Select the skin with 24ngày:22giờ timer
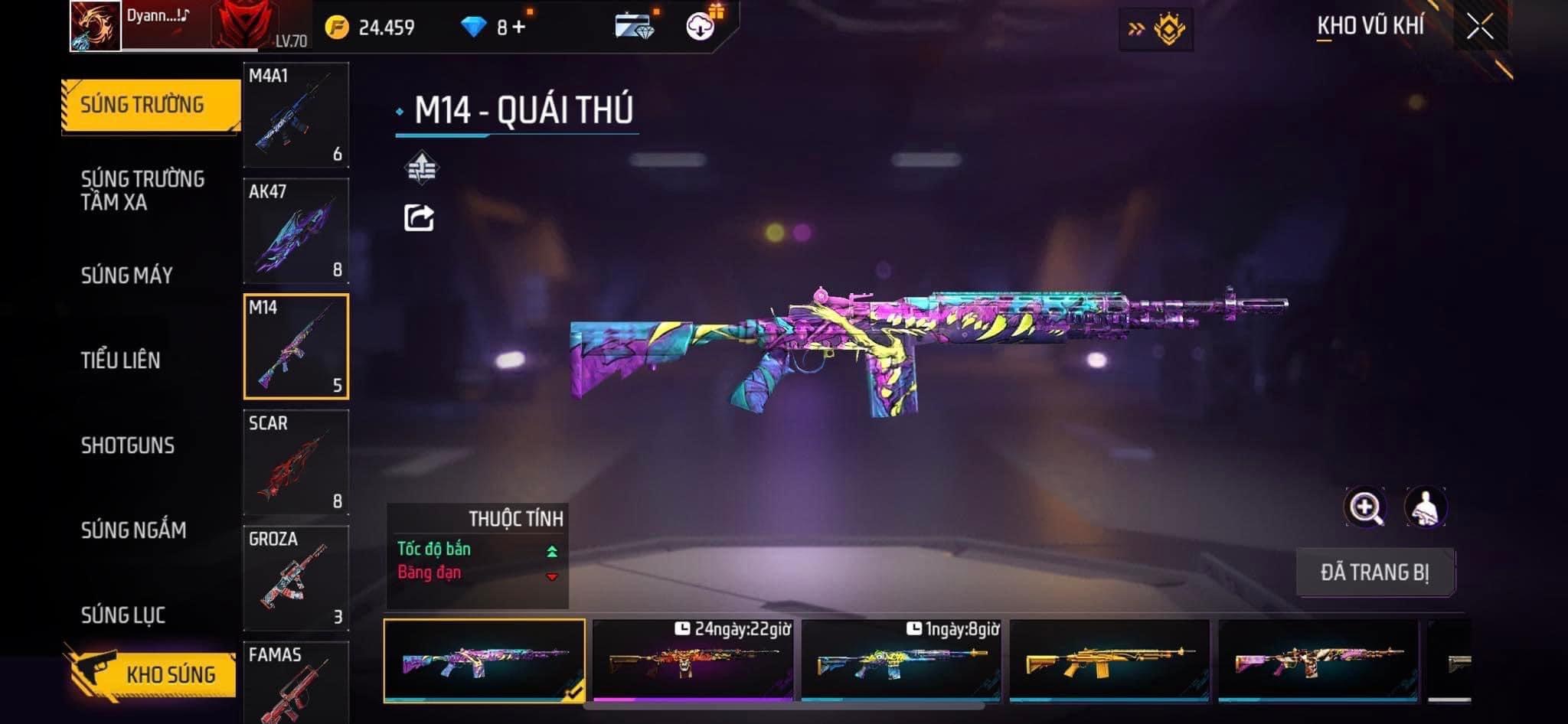The width and height of the screenshot is (1568, 724). [692, 660]
